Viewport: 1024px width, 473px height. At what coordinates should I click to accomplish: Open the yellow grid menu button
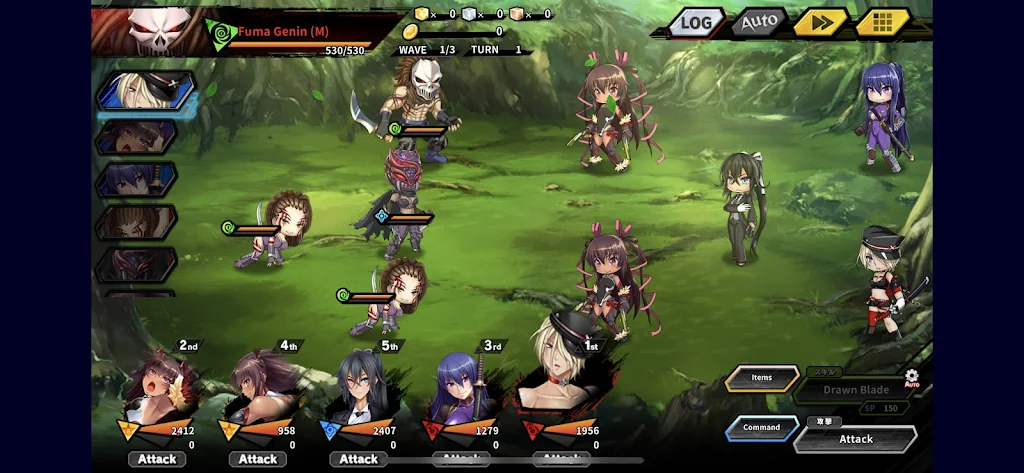pos(881,22)
